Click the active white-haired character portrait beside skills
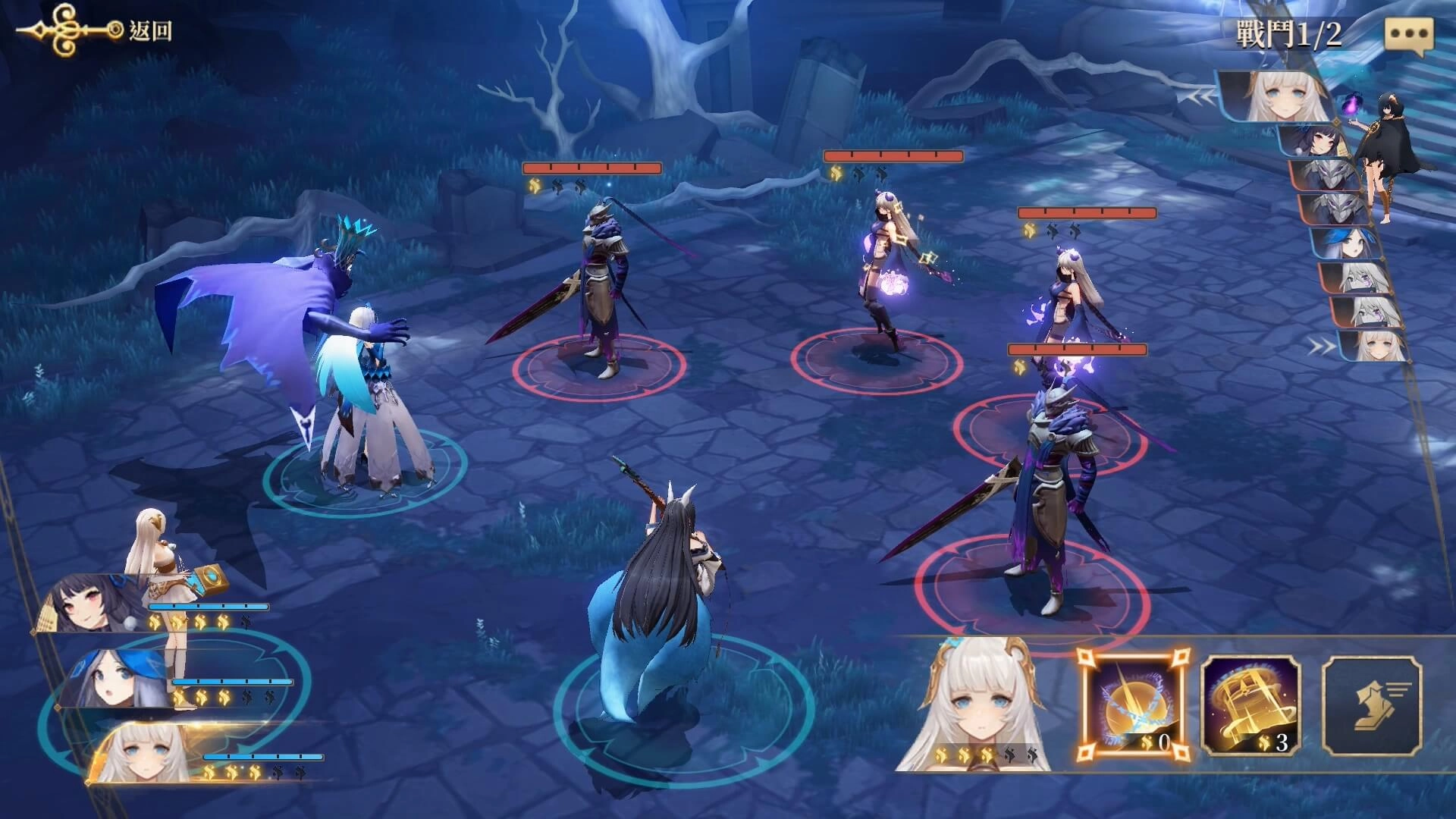 click(978, 705)
